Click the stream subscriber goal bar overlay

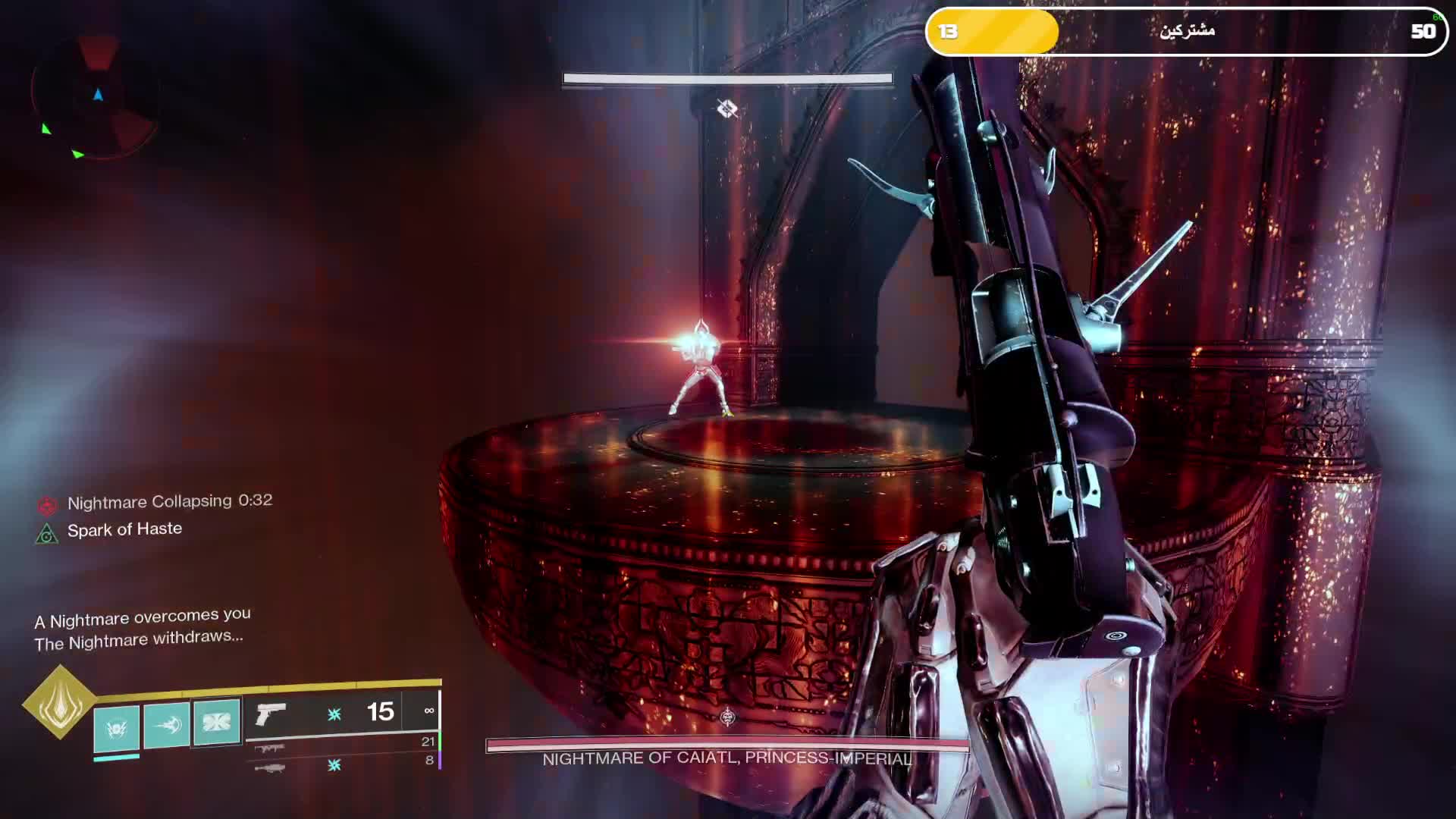click(x=1186, y=31)
